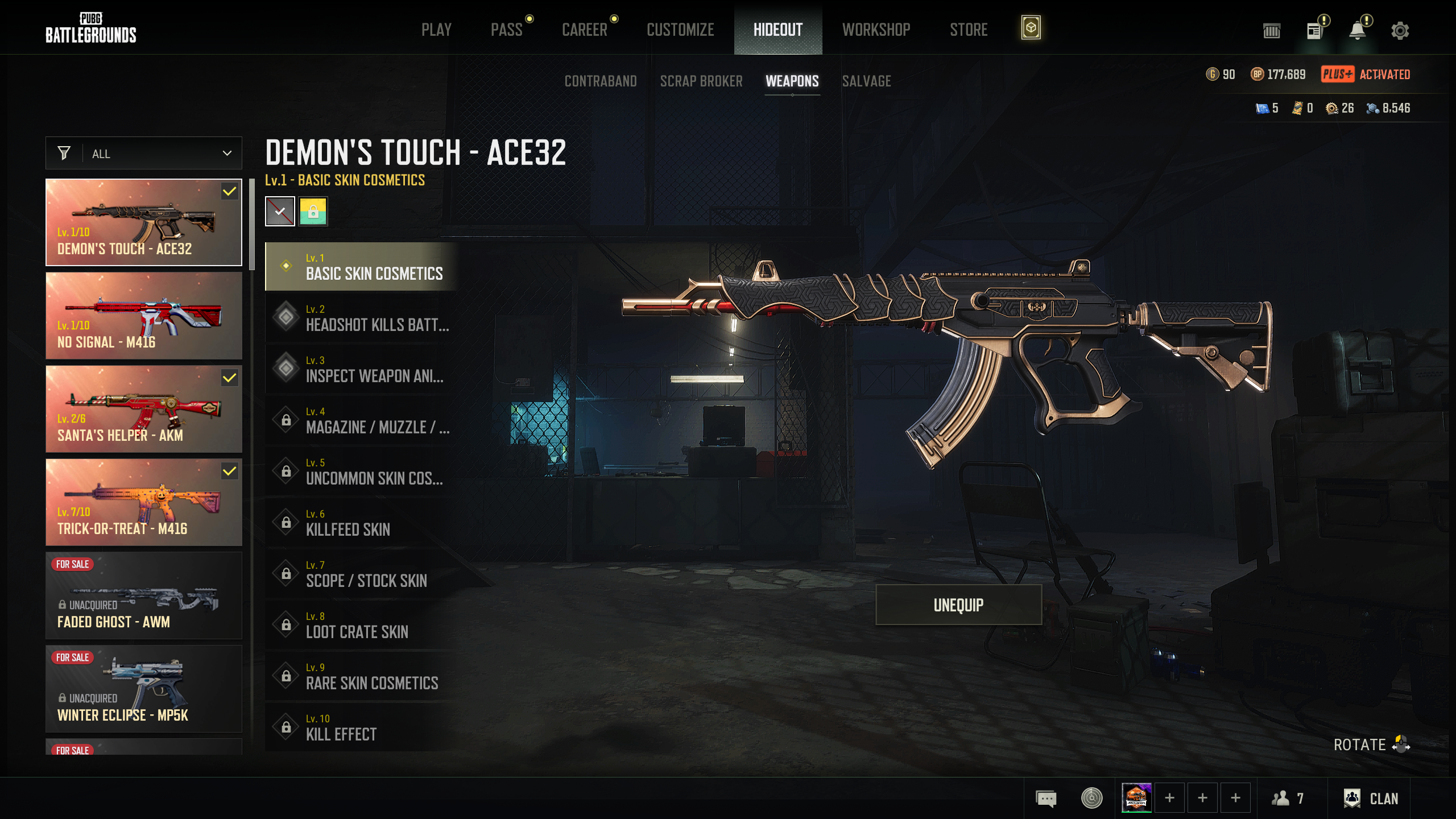Open the Play menu
The image size is (1456, 819).
(x=436, y=30)
